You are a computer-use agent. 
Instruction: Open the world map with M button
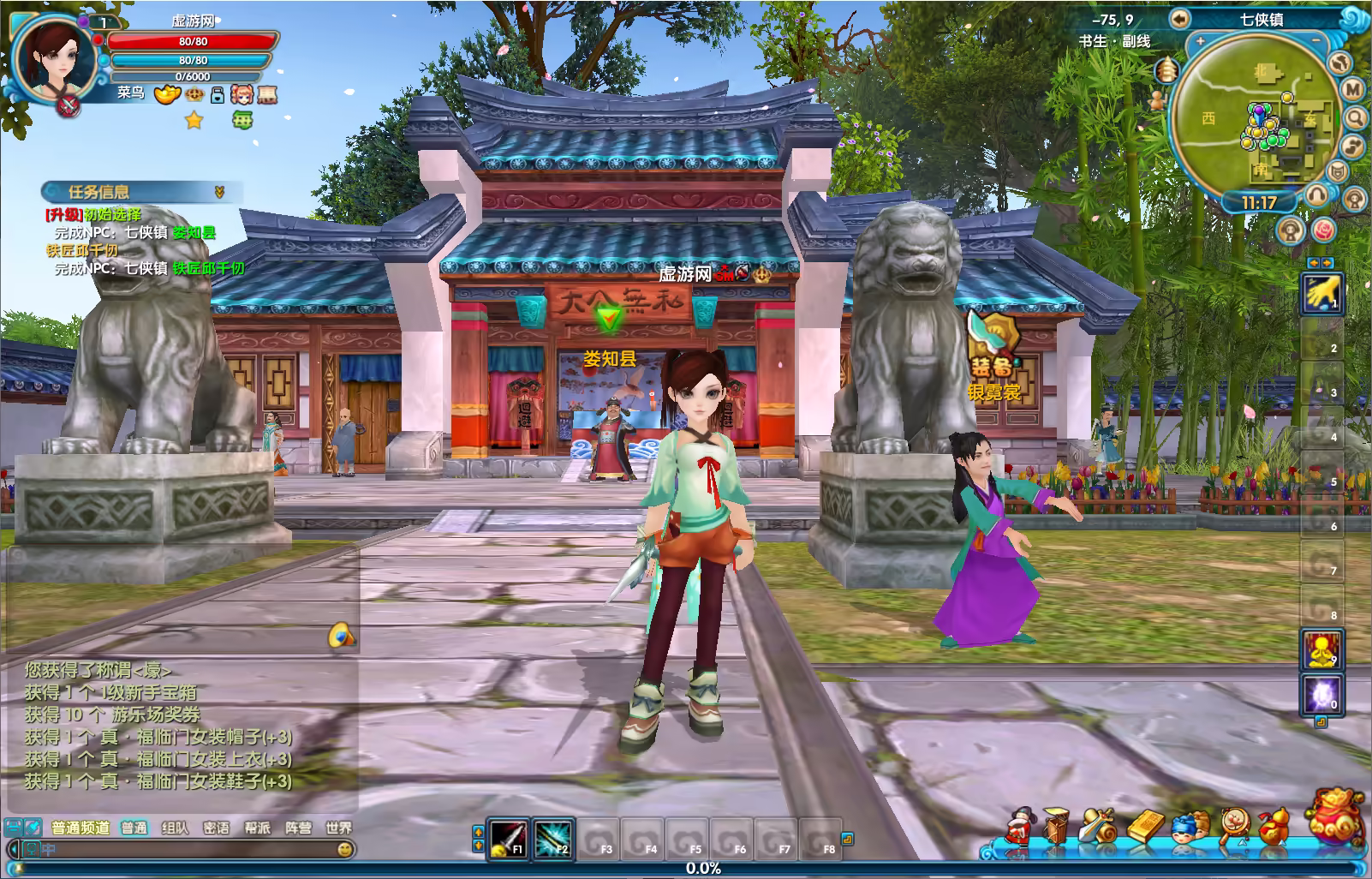1353,89
